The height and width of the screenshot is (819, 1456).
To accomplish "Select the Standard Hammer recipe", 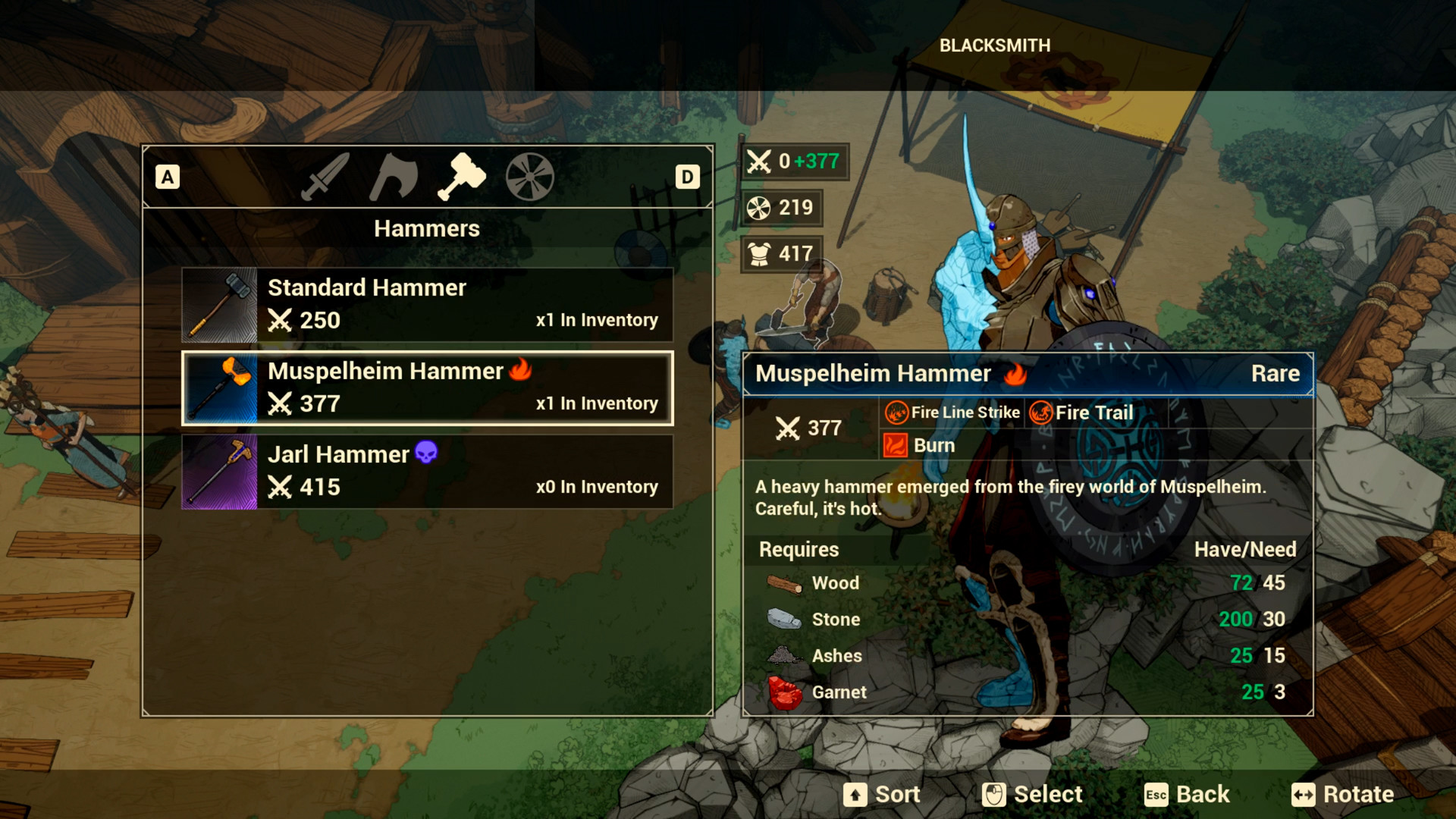I will [x=427, y=303].
